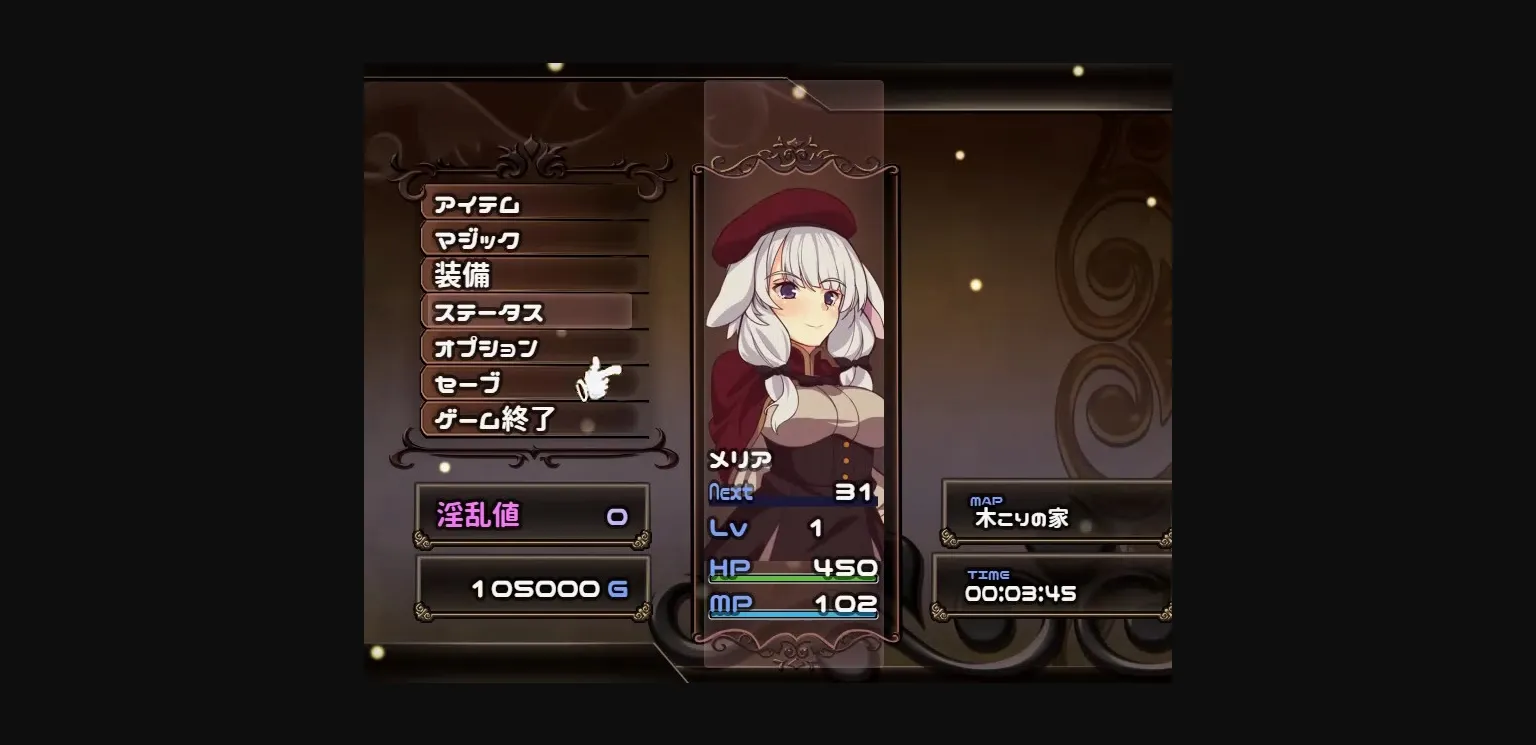Click the Next experience progress bar
Image resolution: width=1536 pixels, height=745 pixels.
793,503
